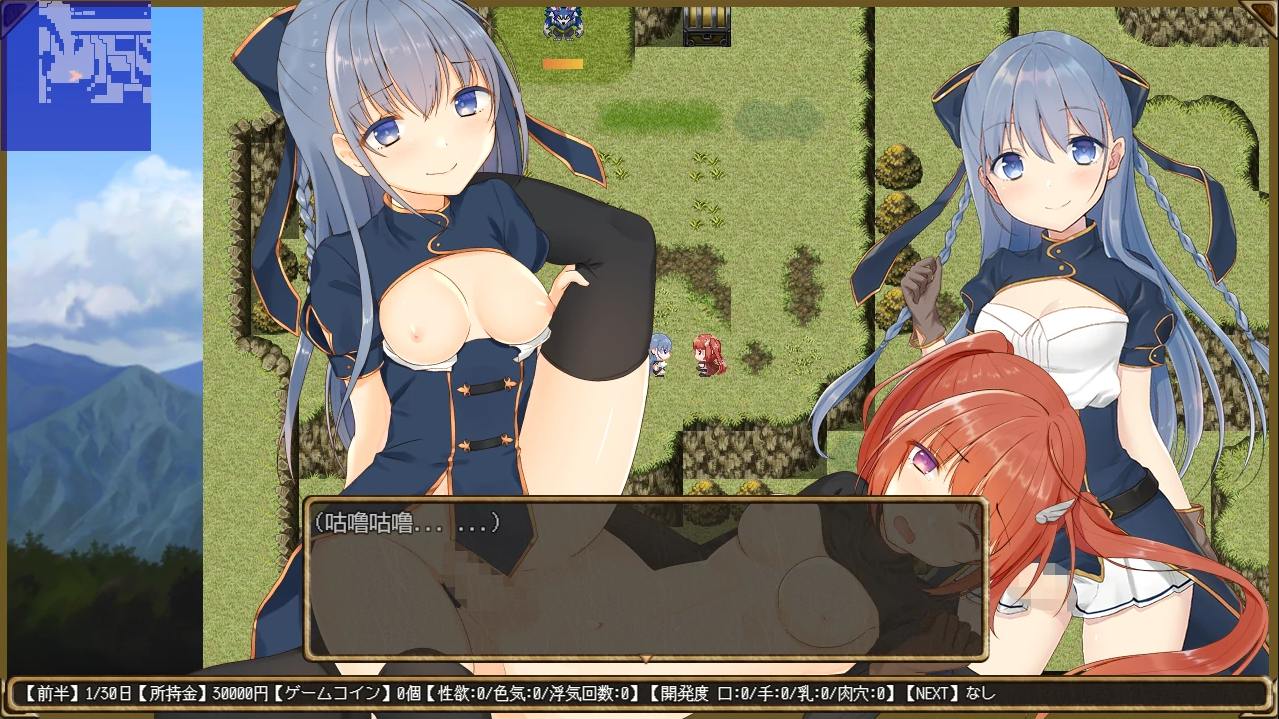Viewport: 1279px width, 719px height.
Task: Click the blue minimap overlay
Action: point(76,76)
